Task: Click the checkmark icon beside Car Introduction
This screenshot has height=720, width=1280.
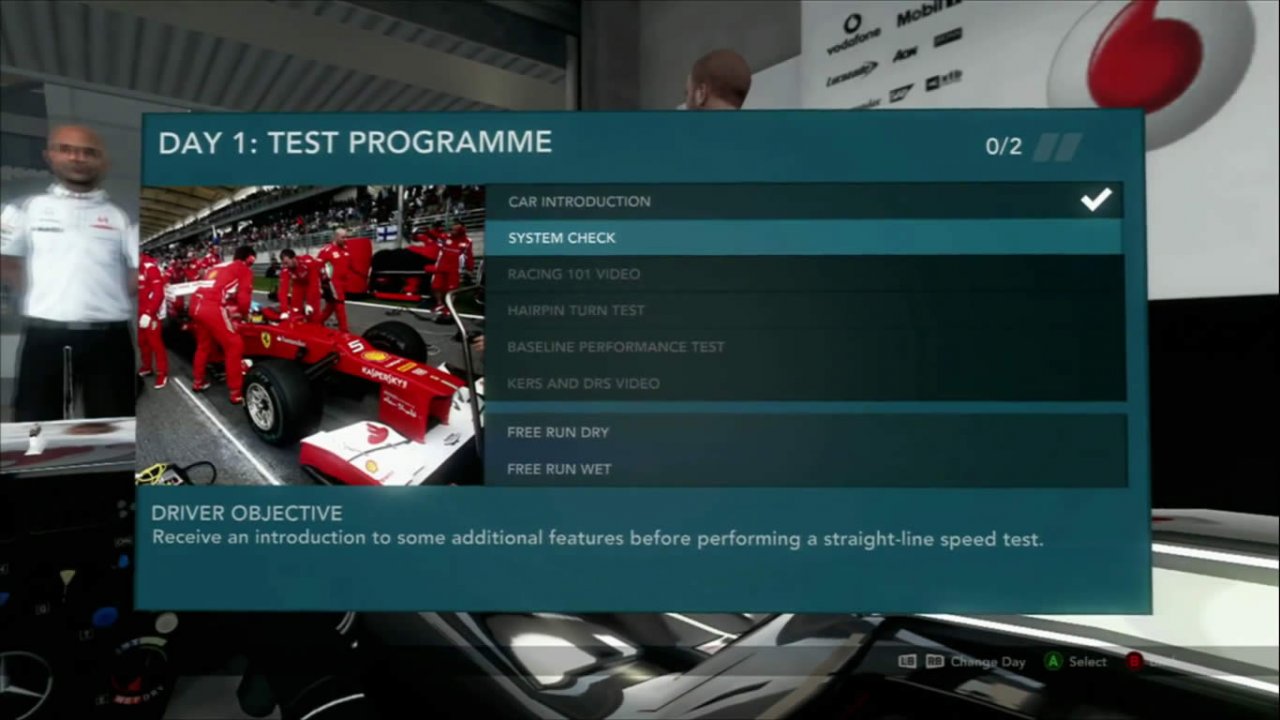Action: [1096, 200]
